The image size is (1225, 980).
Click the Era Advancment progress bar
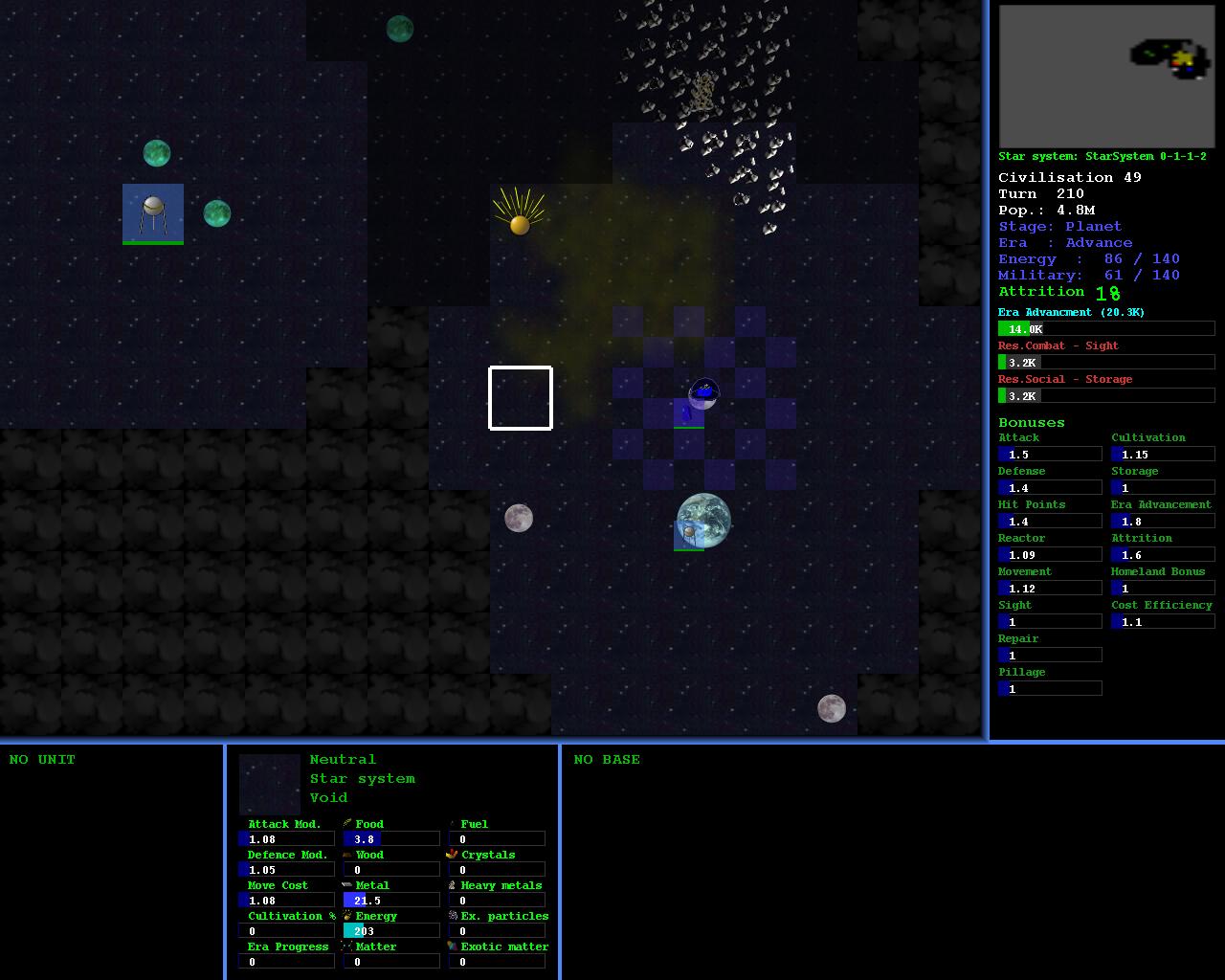1106,329
